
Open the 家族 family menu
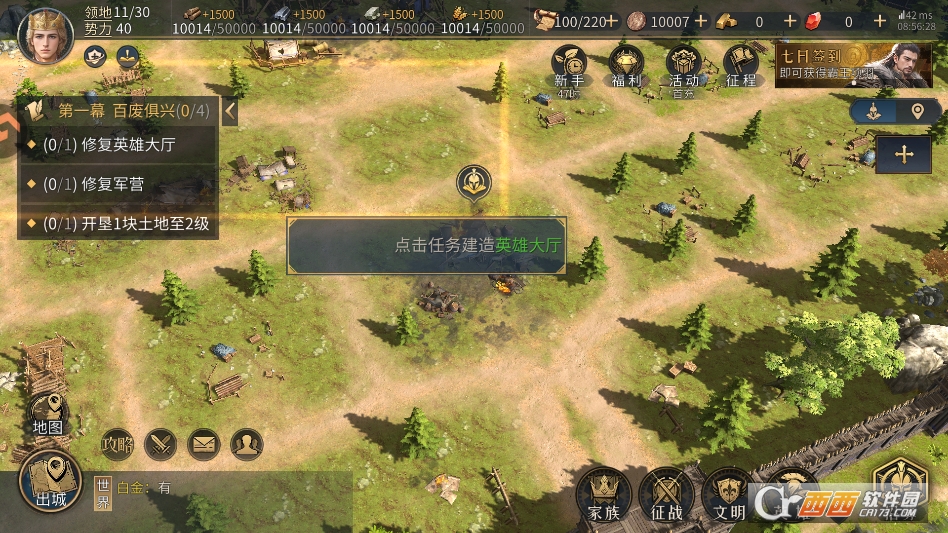[x=604, y=494]
